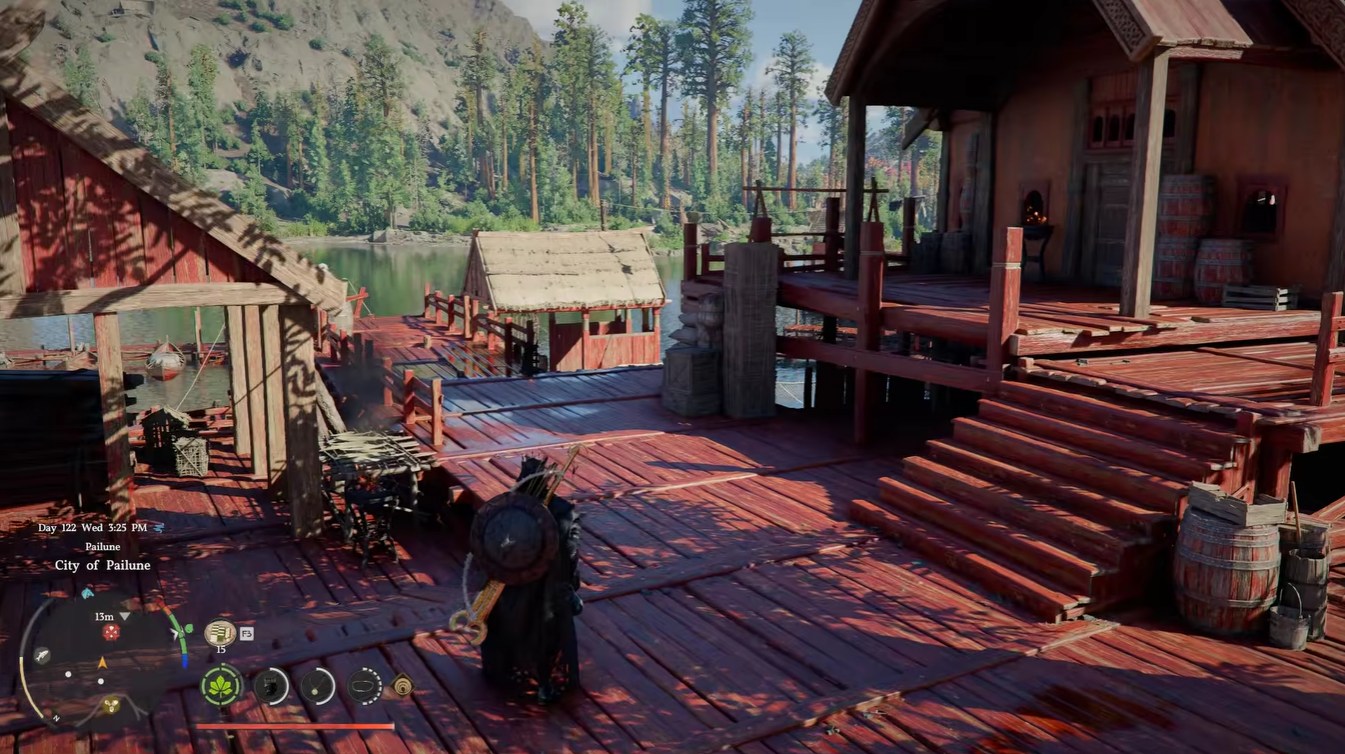Activate the green leaf ability icon
The height and width of the screenshot is (754, 1345).
(x=221, y=686)
